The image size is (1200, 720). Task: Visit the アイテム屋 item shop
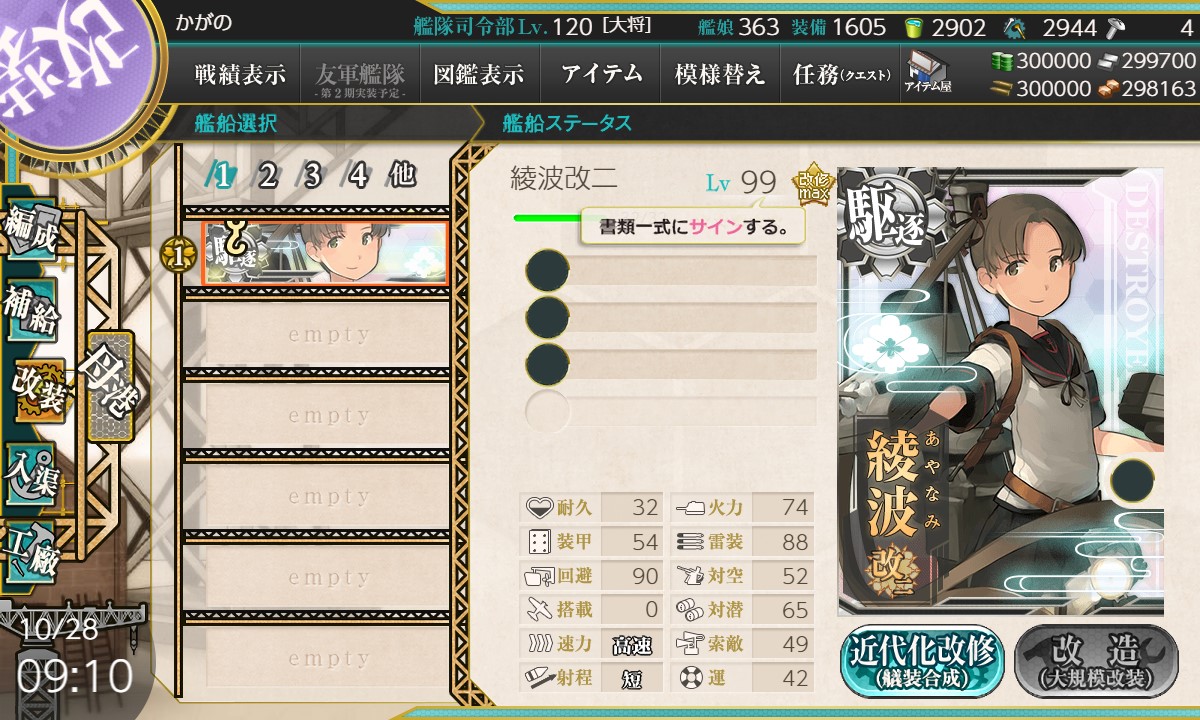coord(927,72)
